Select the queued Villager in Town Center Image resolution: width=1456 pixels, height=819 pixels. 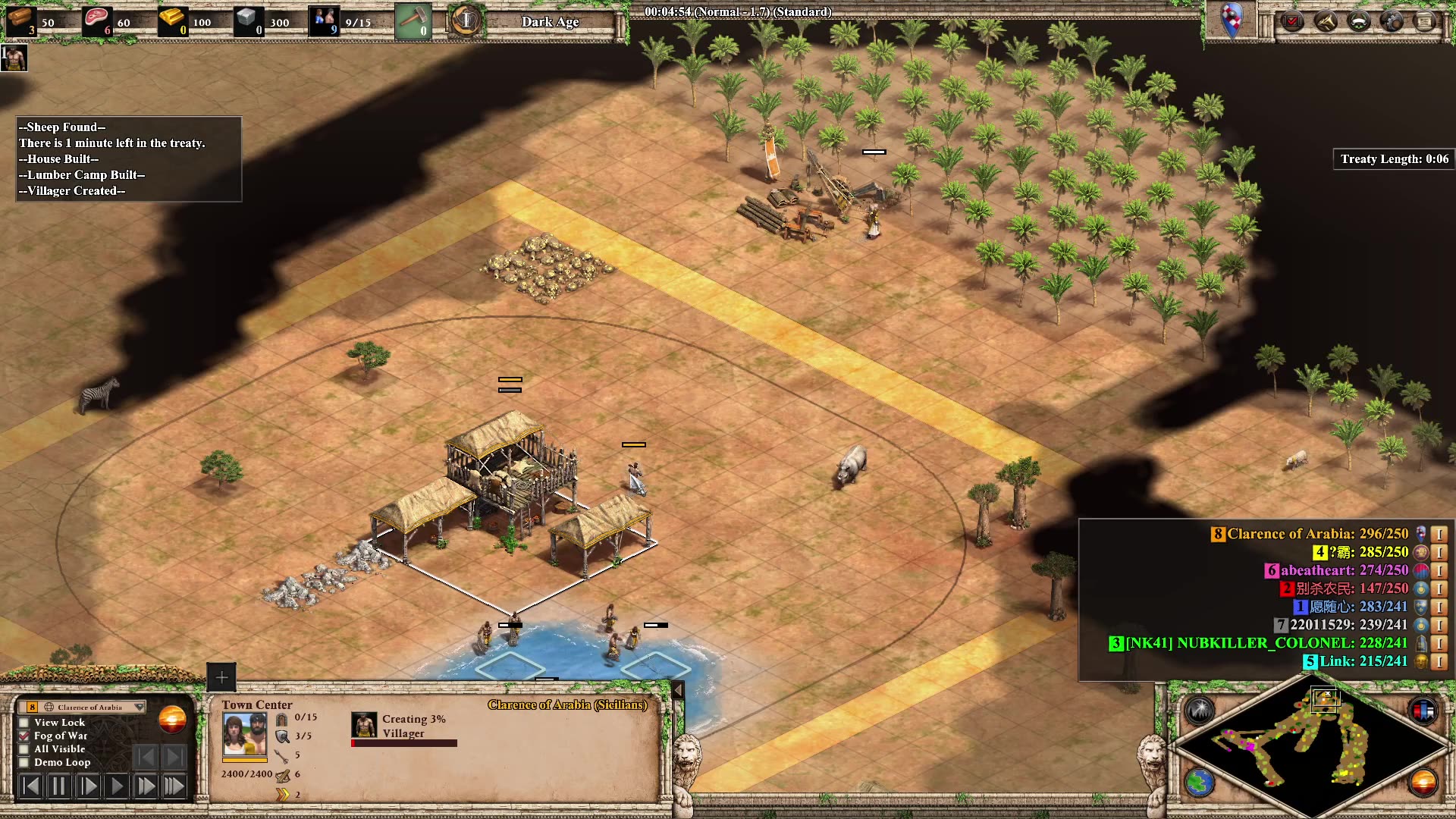point(364,725)
